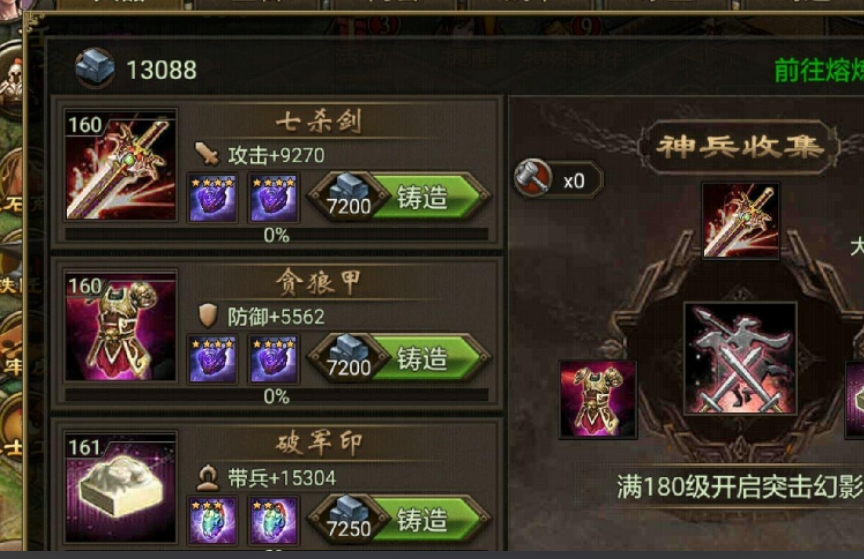Tap the crossed-swords emblem in the collection ring
The width and height of the screenshot is (864, 559).
point(740,358)
